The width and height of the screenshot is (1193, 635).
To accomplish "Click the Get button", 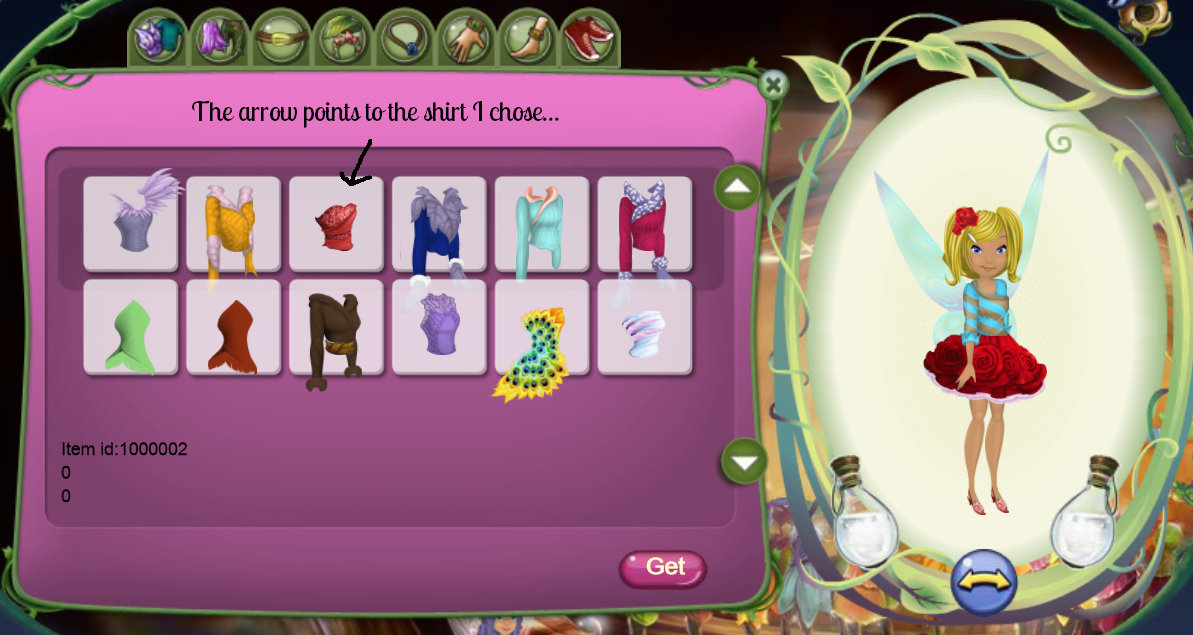I will (663, 568).
